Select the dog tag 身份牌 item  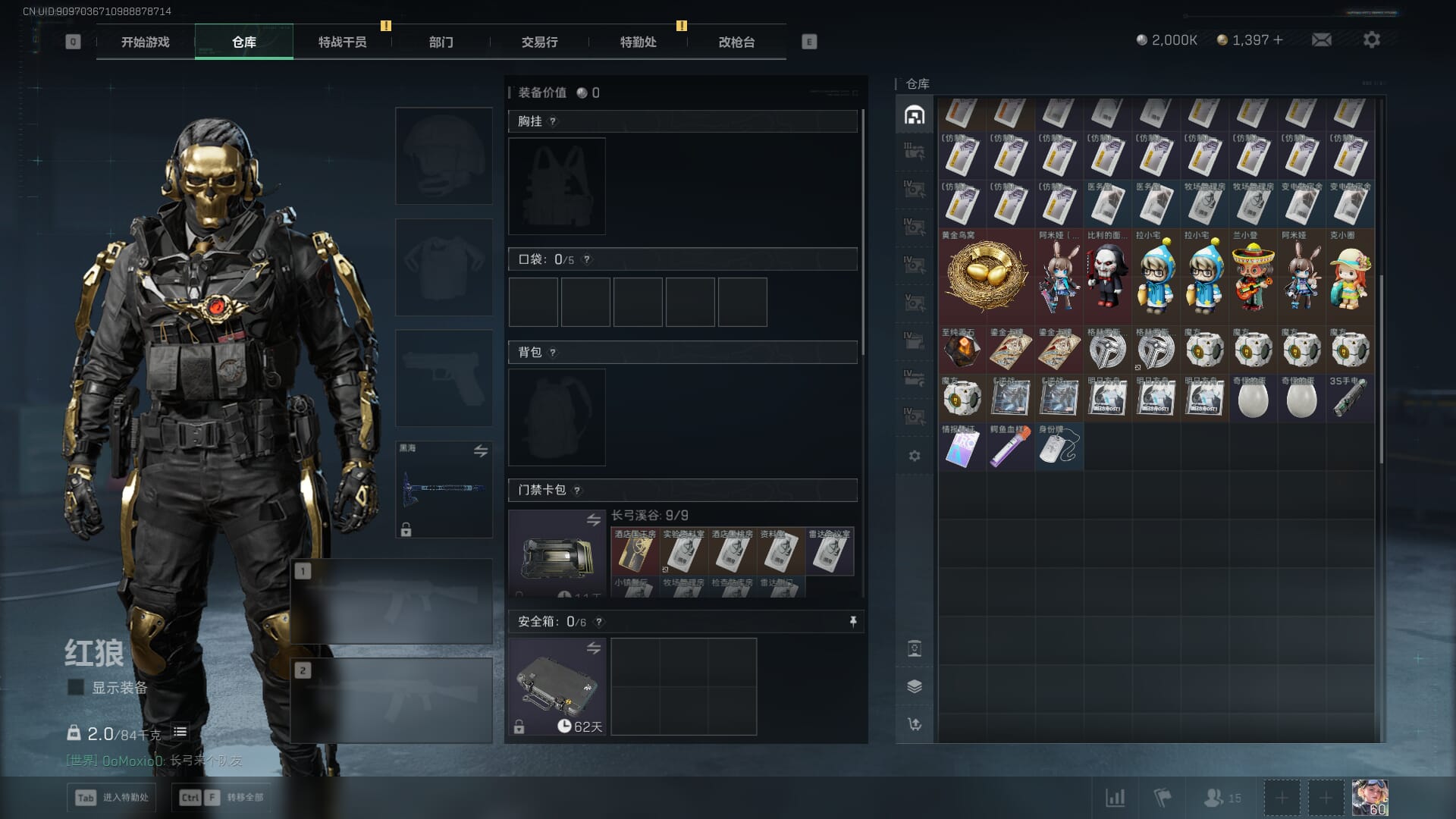coord(1059,447)
